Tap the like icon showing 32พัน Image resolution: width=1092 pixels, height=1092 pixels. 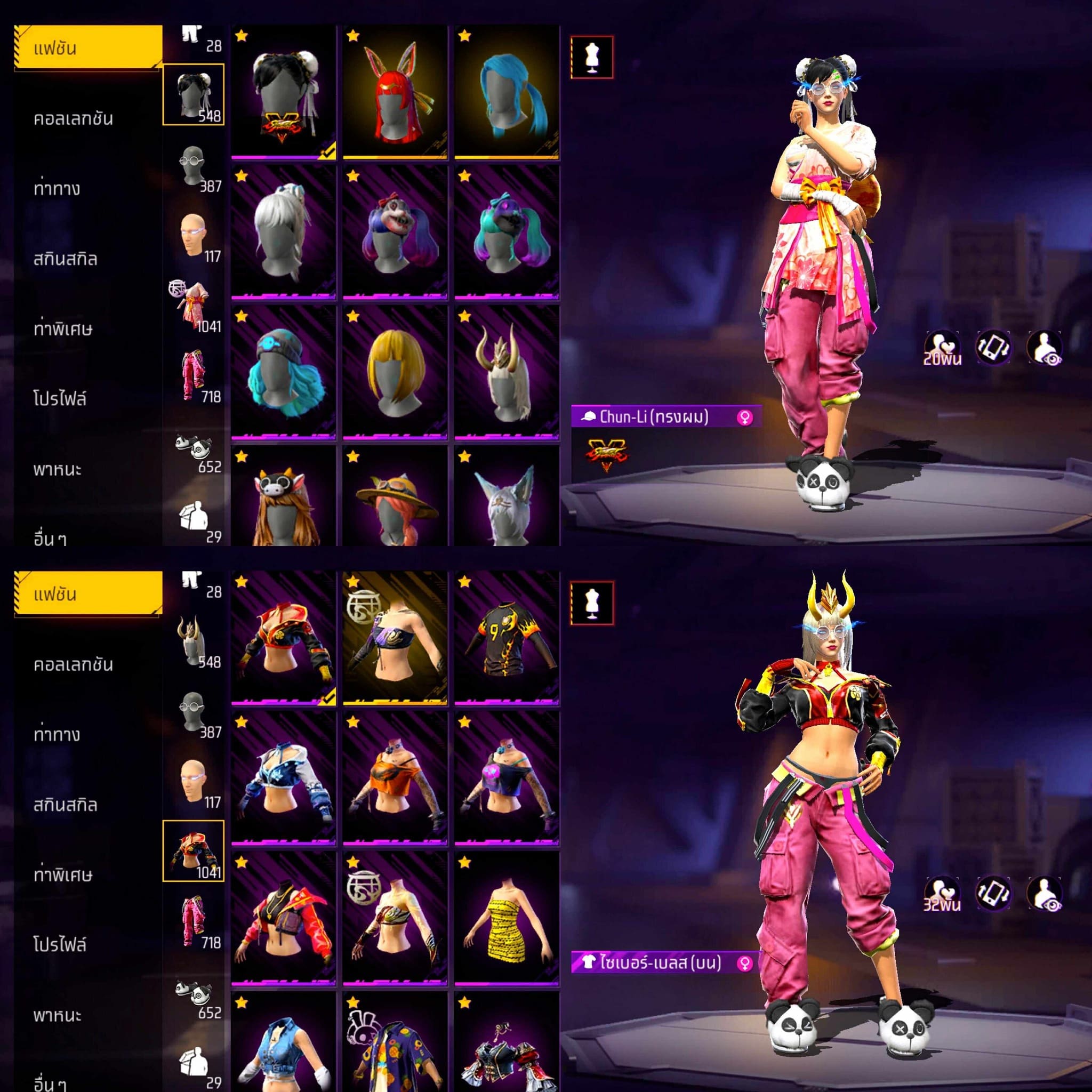coord(942,894)
